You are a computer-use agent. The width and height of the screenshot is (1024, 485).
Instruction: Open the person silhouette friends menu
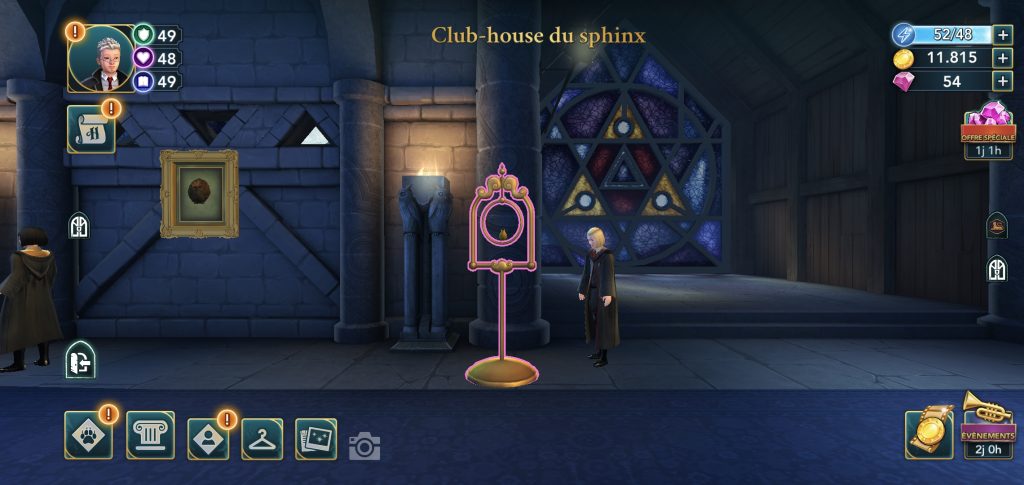click(207, 436)
